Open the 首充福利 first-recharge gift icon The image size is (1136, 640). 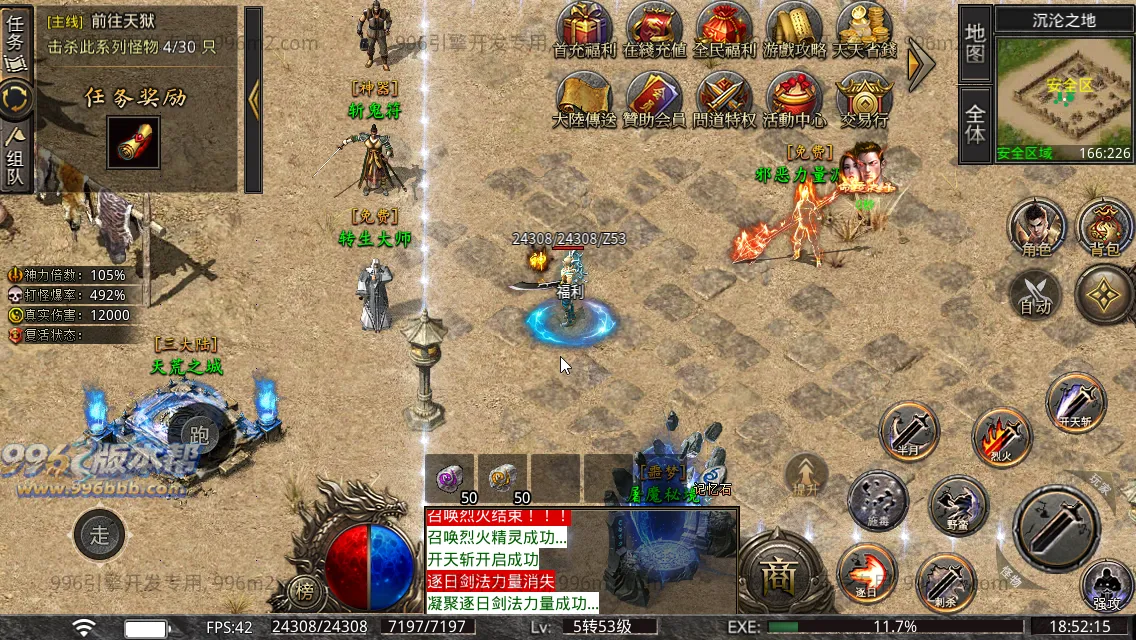pyautogui.click(x=585, y=30)
